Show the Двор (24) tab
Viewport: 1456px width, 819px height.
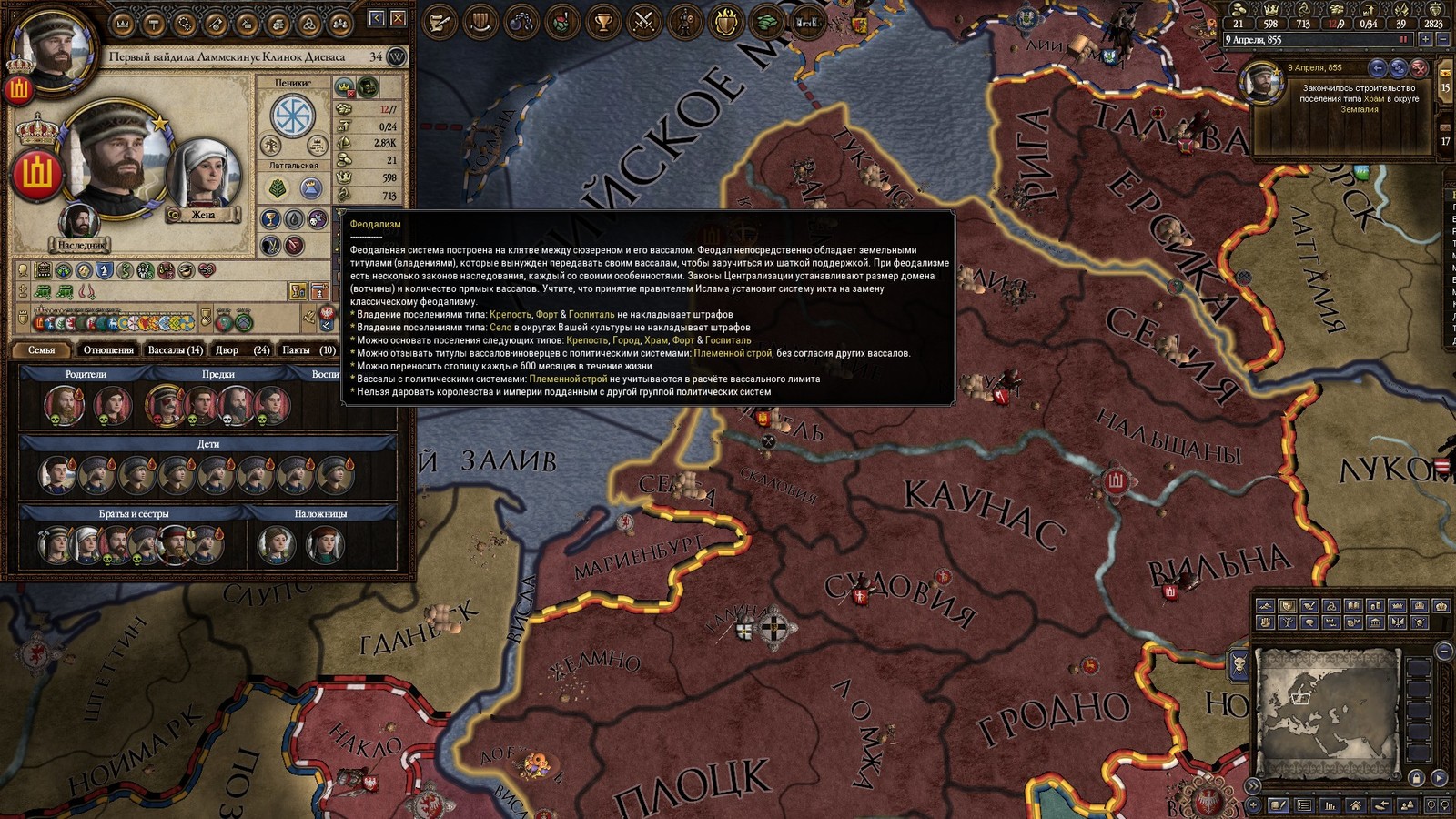tap(242, 350)
